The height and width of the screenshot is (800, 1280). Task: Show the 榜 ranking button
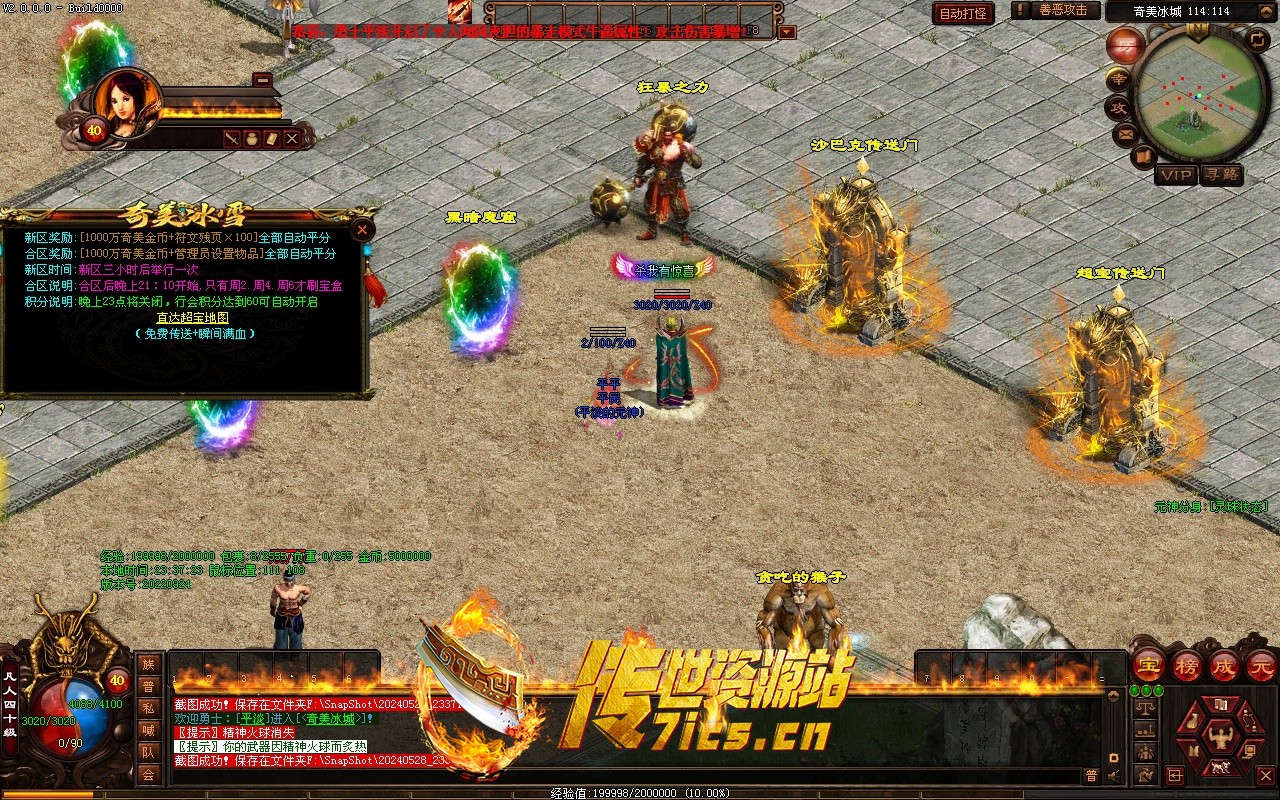click(1187, 665)
